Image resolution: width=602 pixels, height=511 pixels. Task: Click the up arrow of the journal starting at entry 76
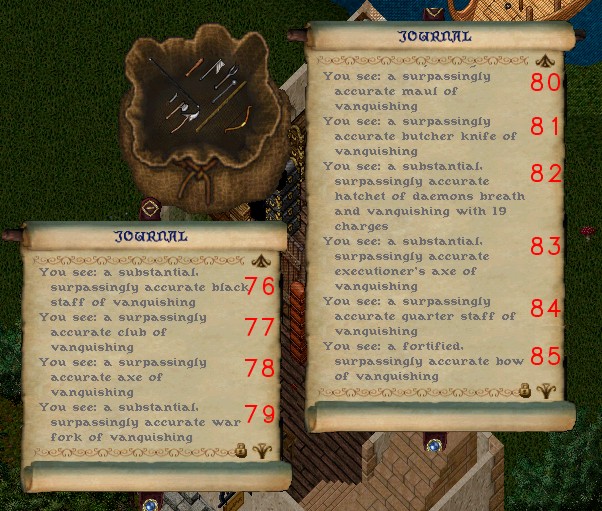click(263, 258)
